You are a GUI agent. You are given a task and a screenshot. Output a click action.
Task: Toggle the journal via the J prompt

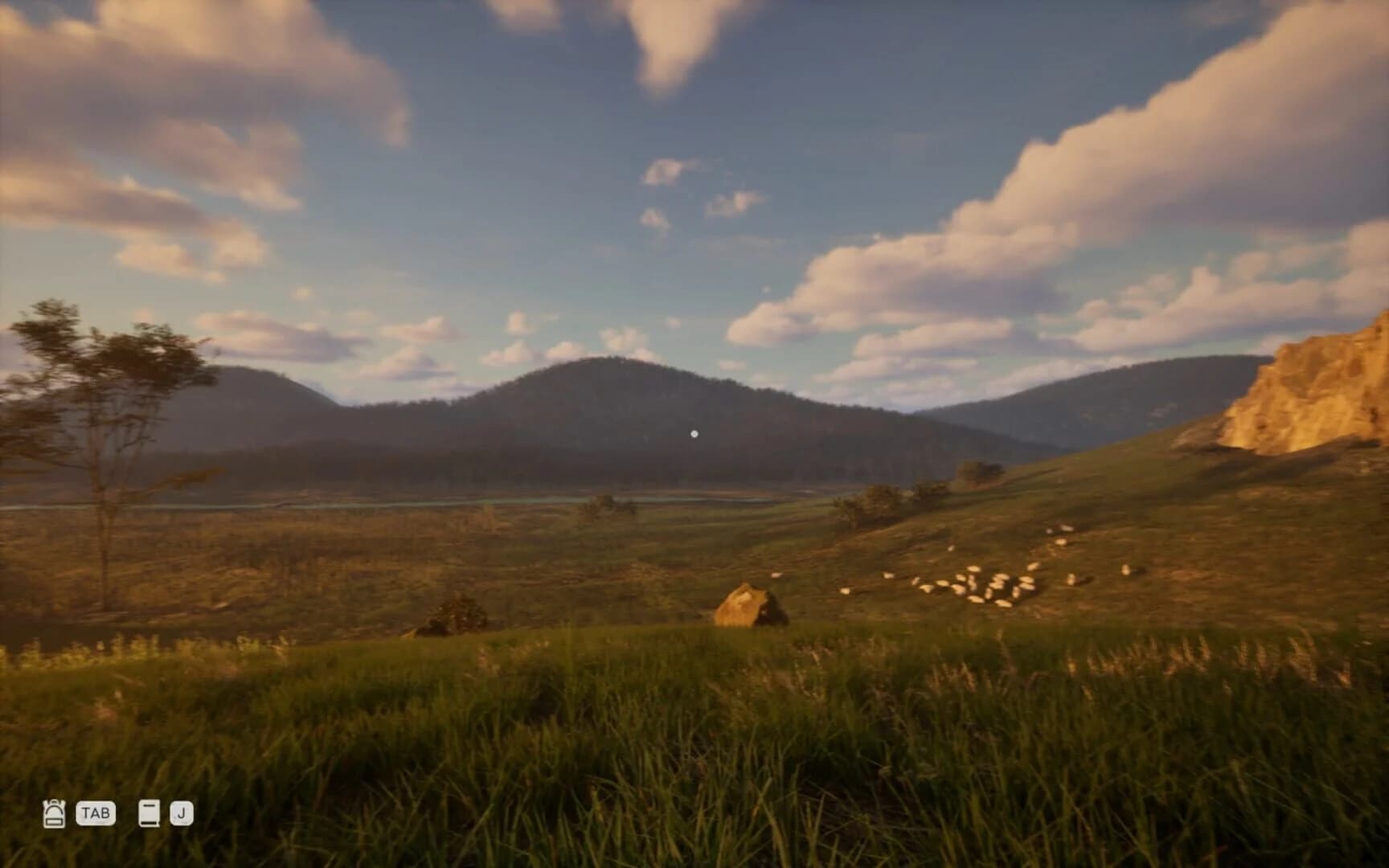pyautogui.click(x=183, y=814)
